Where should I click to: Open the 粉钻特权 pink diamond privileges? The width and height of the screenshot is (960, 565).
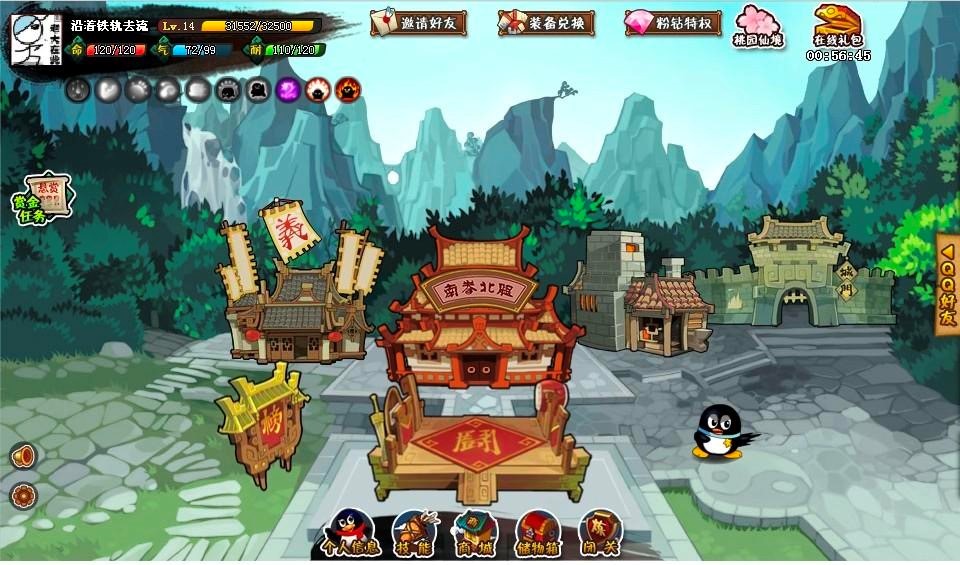[673, 22]
